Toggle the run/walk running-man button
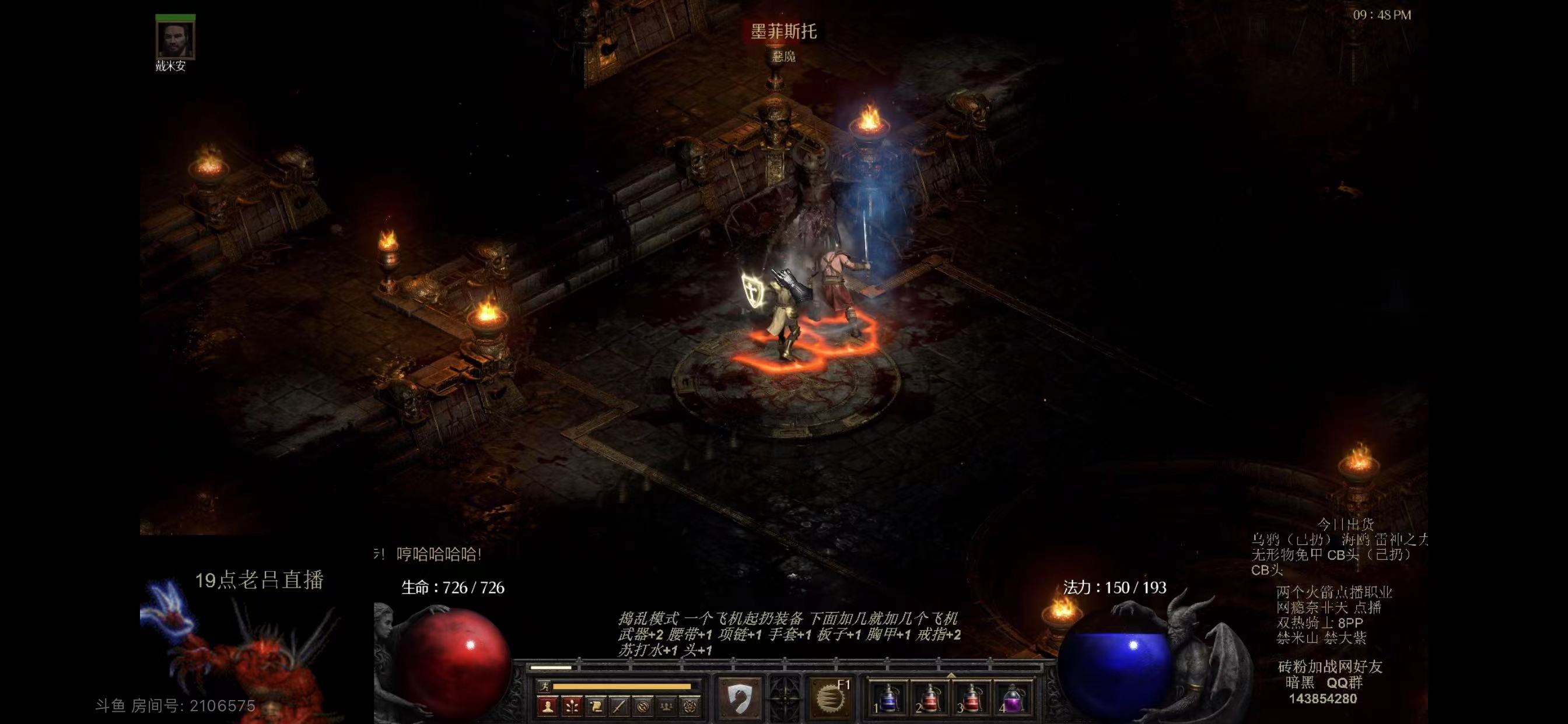Image resolution: width=1568 pixels, height=724 pixels. click(x=545, y=686)
